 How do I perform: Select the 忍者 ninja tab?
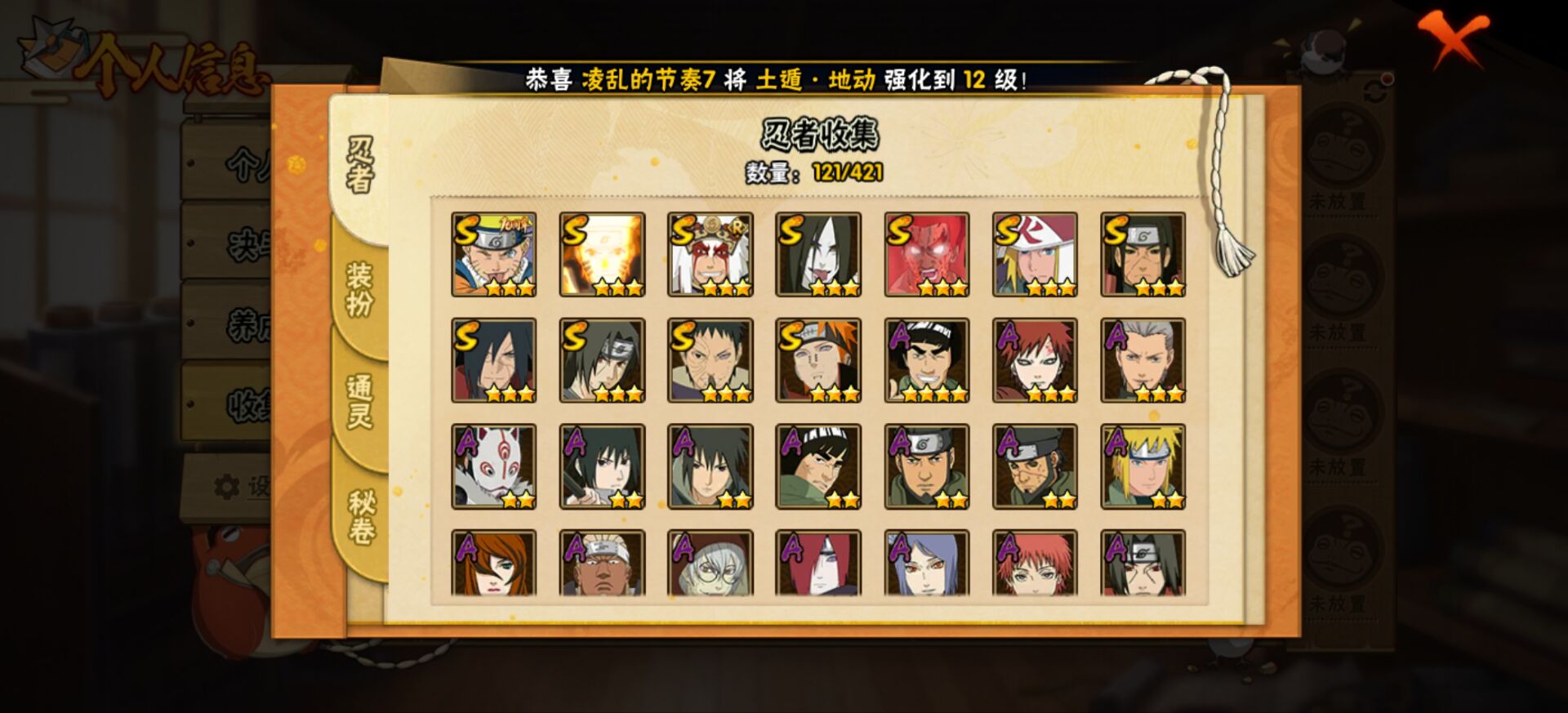[360, 165]
